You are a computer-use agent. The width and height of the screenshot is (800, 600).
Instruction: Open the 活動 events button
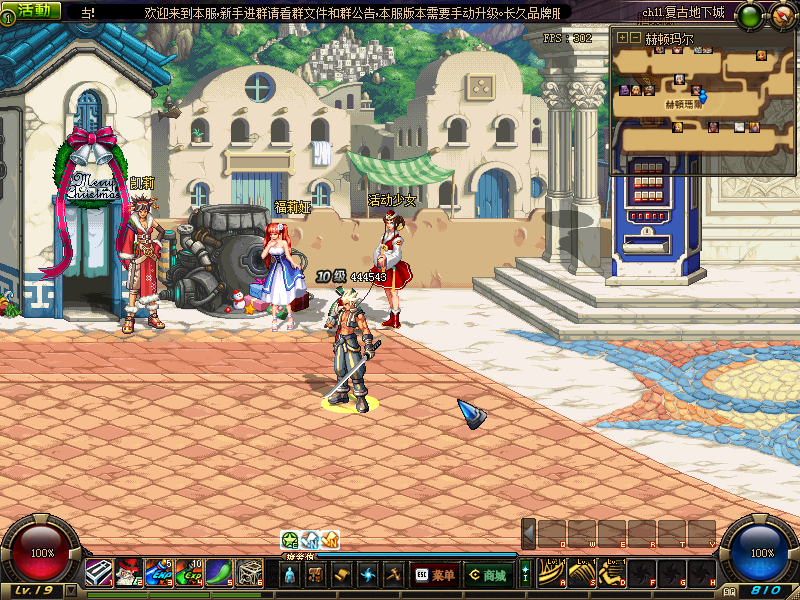click(x=34, y=10)
